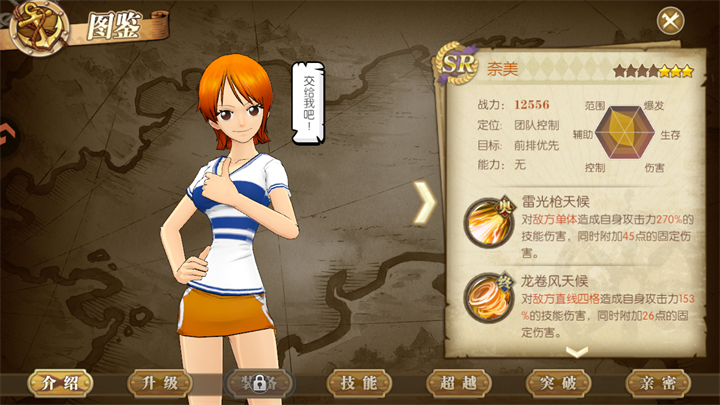
Task: Switch to the 技能 tab
Action: (359, 383)
